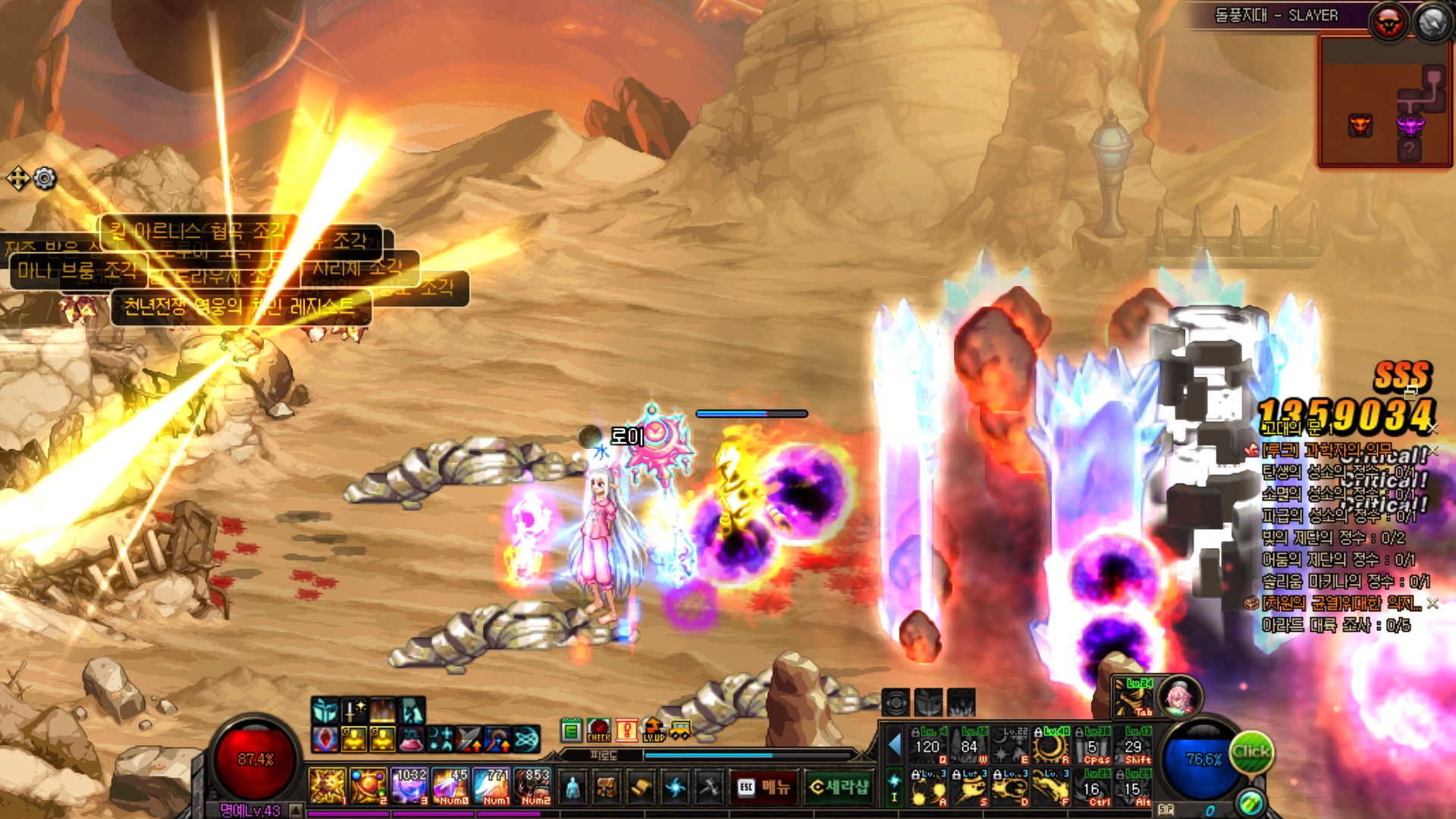Select the pink-haired character portrait
Image resolution: width=1456 pixels, height=819 pixels.
point(1179,696)
